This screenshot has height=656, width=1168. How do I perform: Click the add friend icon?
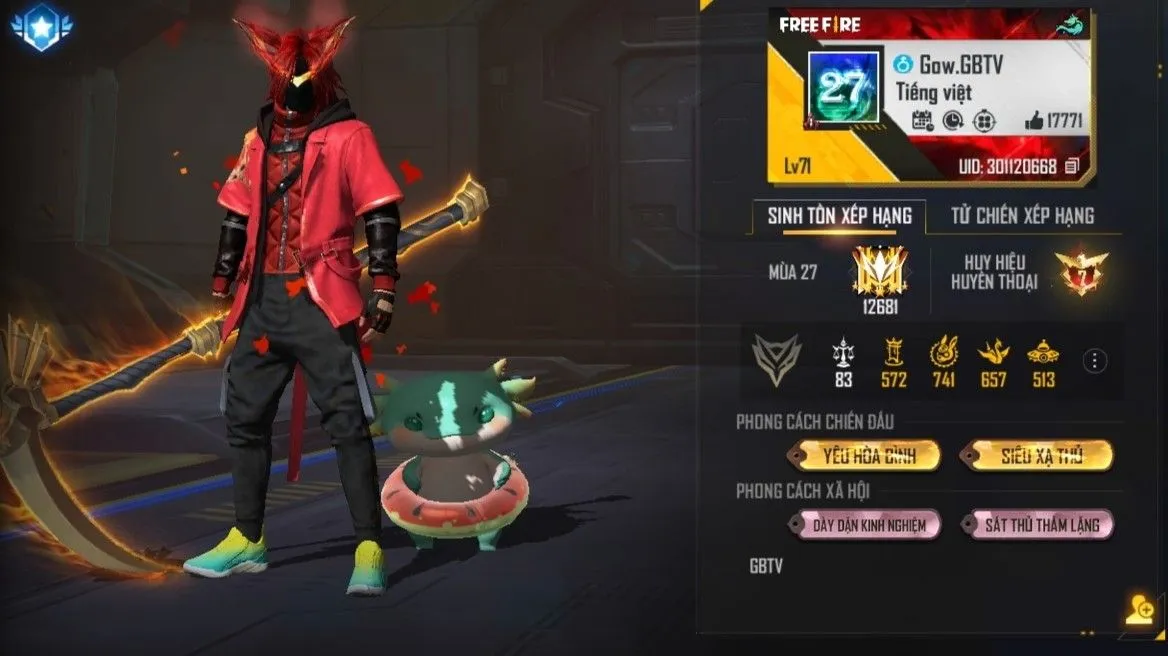(1138, 609)
